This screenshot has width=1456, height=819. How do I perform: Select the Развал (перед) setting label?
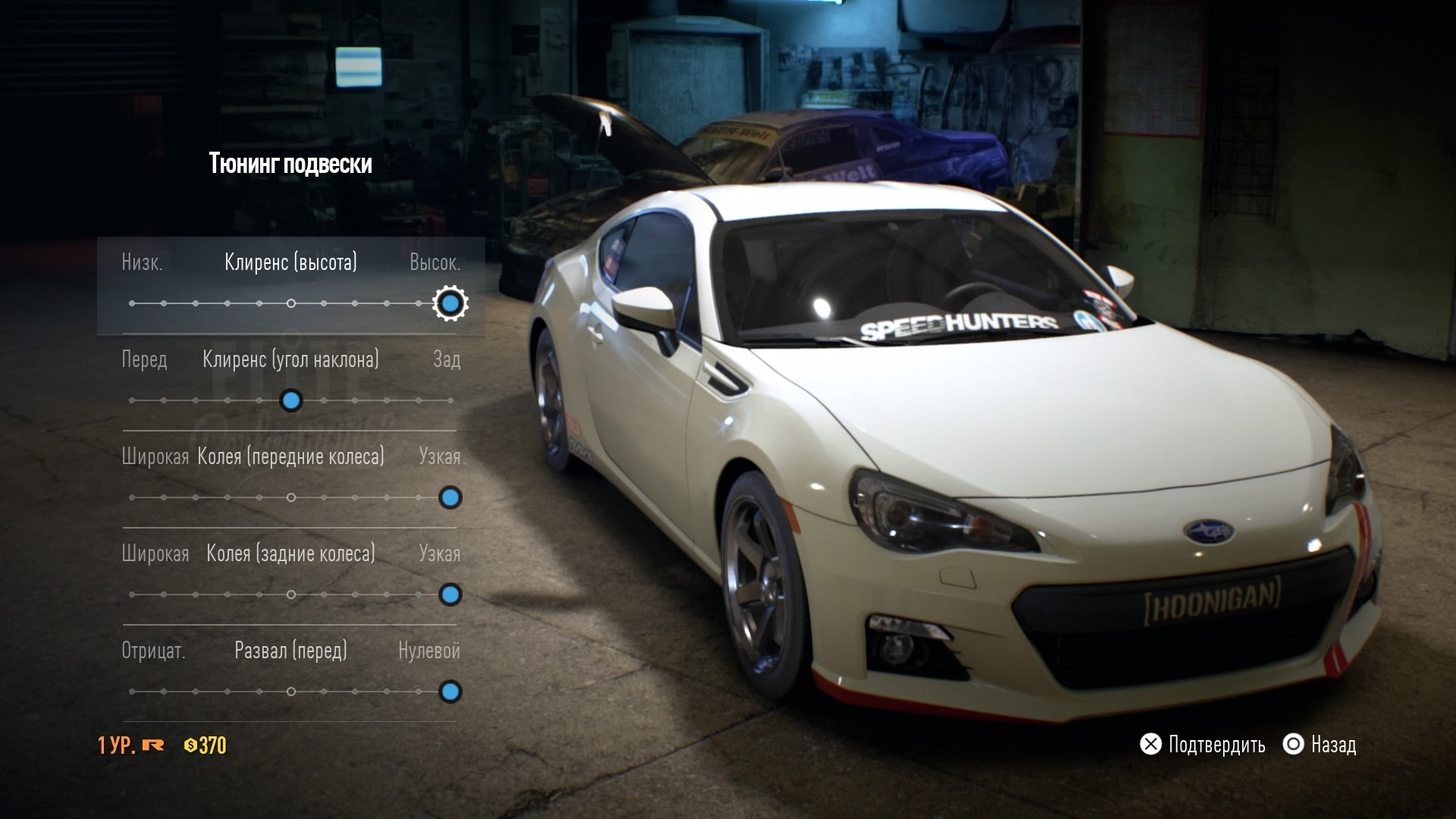[x=290, y=651]
